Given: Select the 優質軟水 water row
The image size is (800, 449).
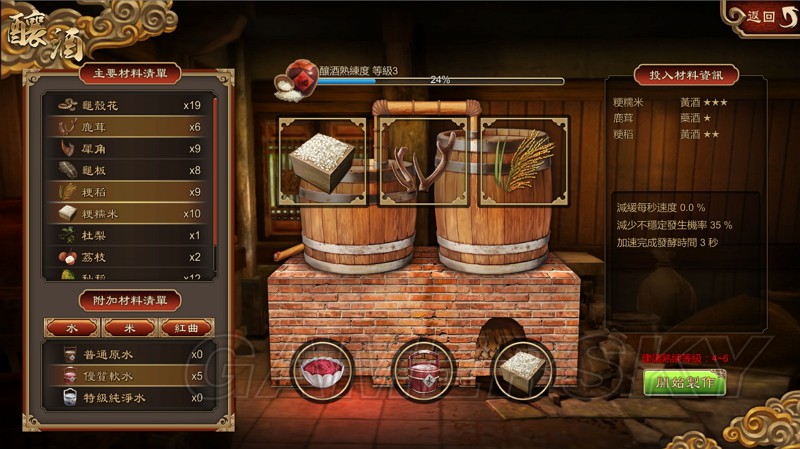Looking at the screenshot, I should [x=128, y=376].
